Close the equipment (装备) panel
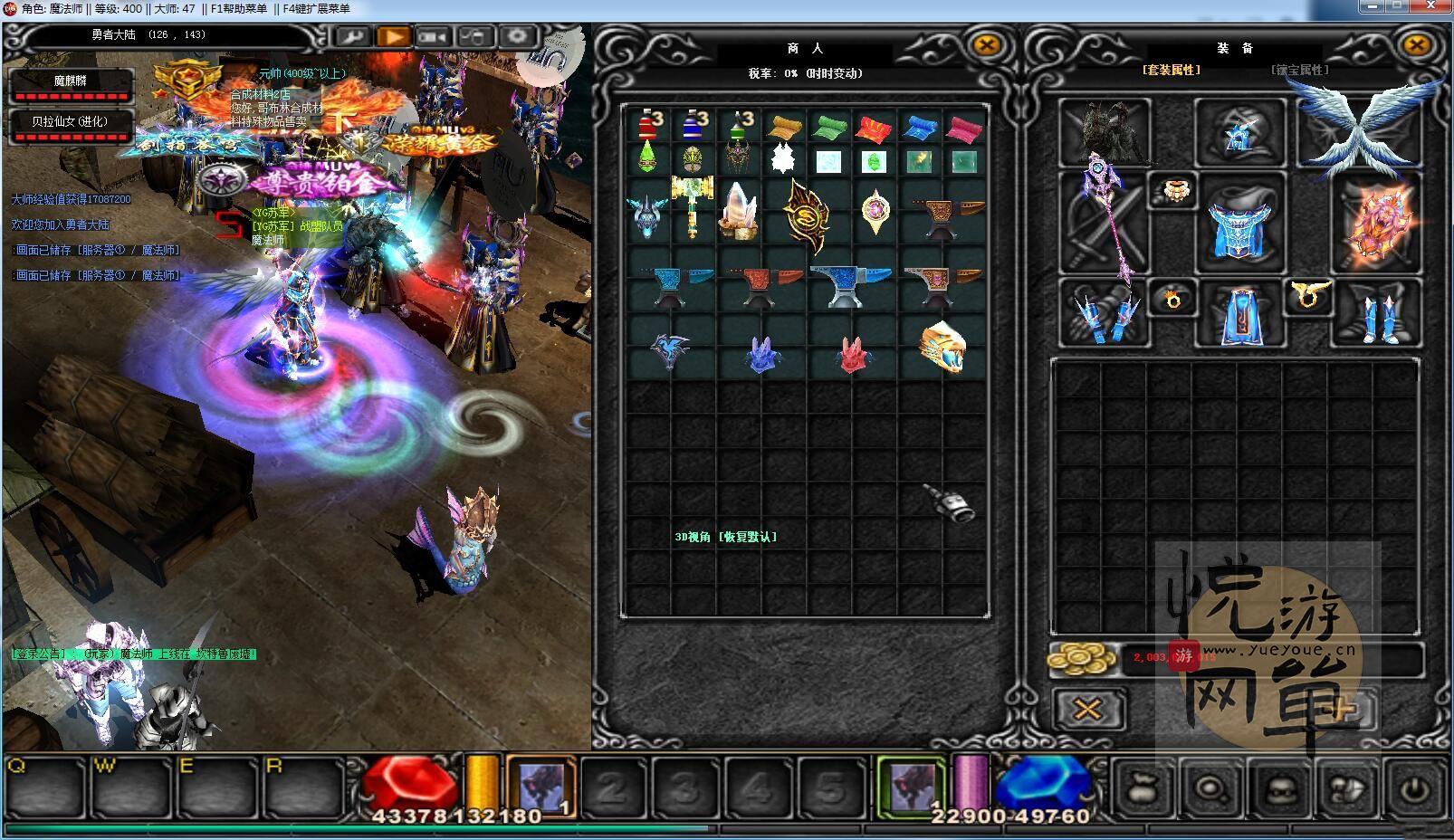 1415,44
